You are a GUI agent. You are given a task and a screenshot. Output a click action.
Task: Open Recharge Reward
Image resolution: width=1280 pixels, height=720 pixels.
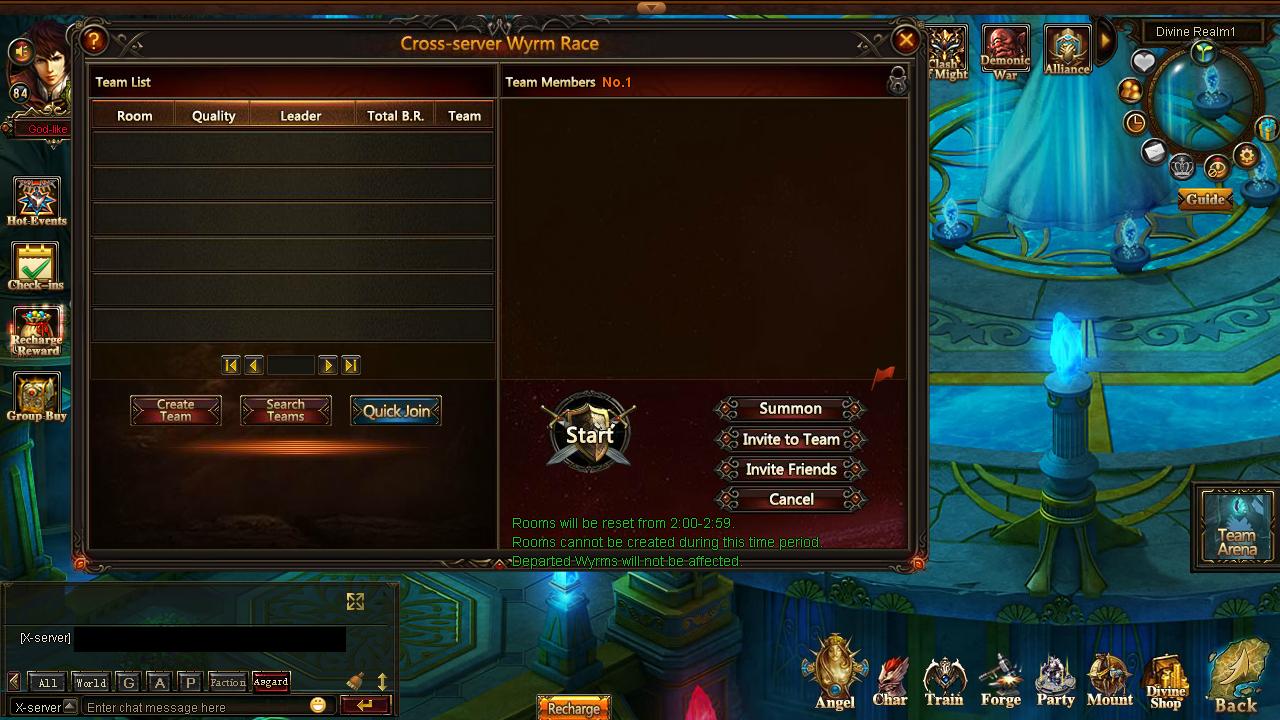pos(37,331)
